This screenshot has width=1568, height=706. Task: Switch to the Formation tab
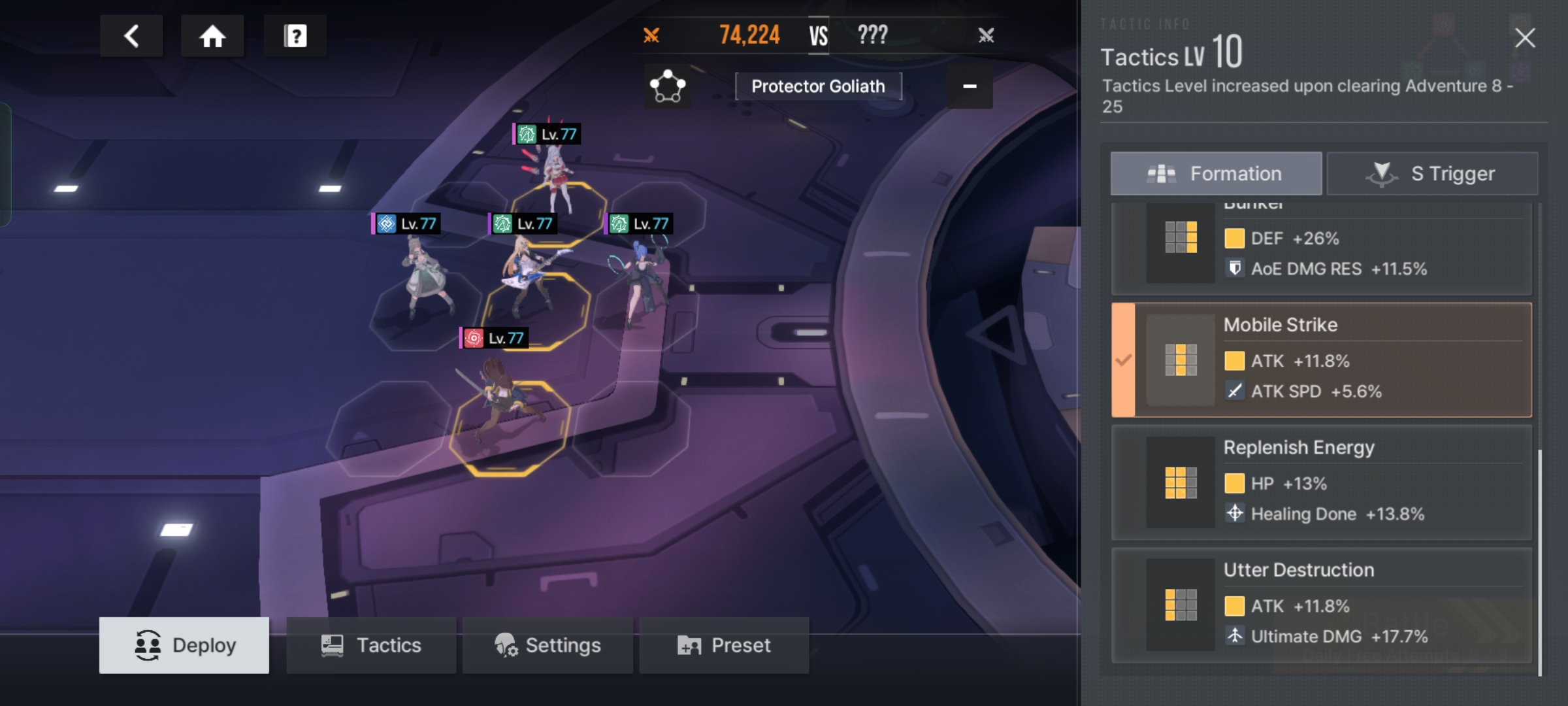[x=1216, y=174]
